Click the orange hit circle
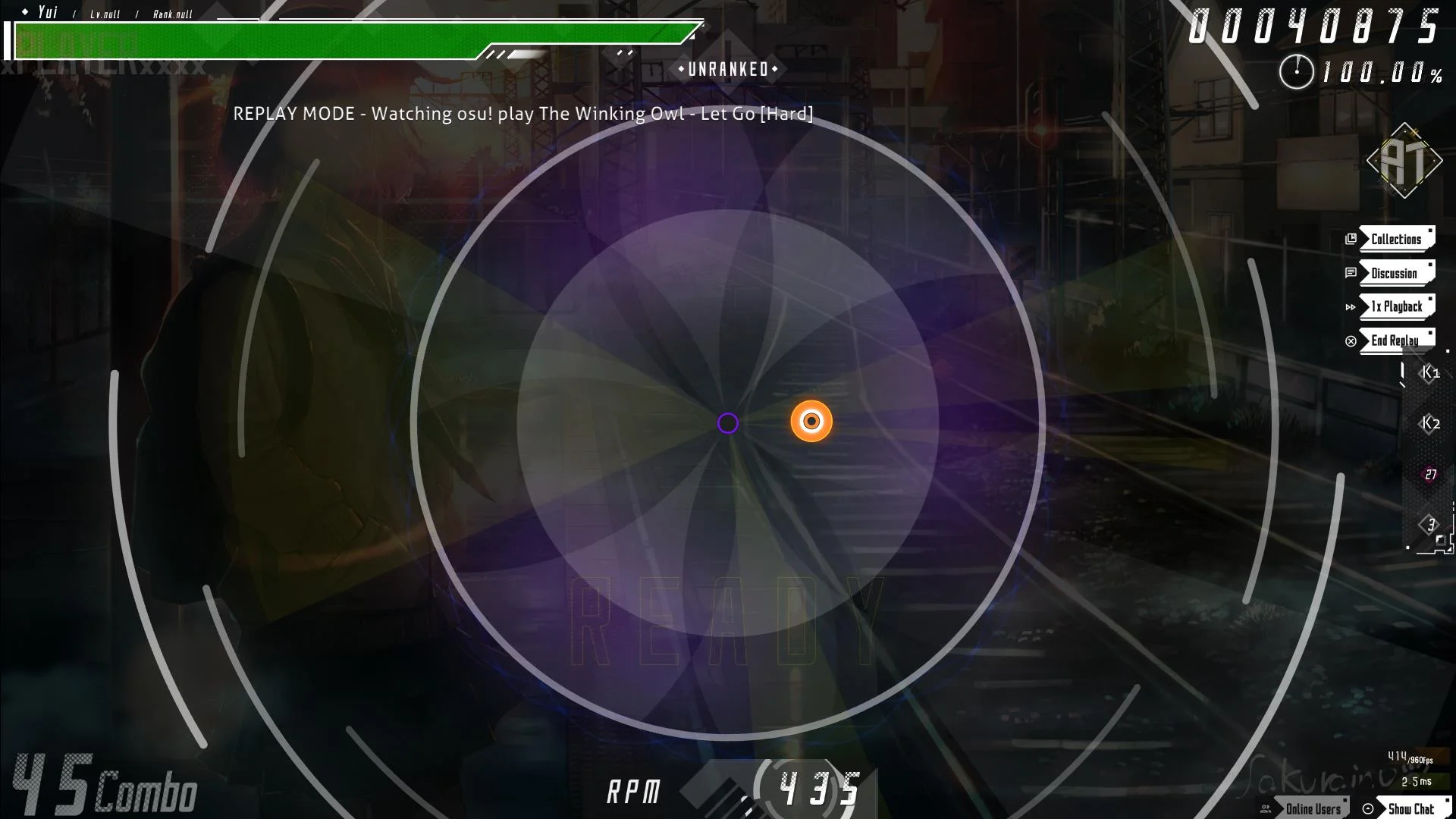Image resolution: width=1456 pixels, height=819 pixels. tap(811, 422)
